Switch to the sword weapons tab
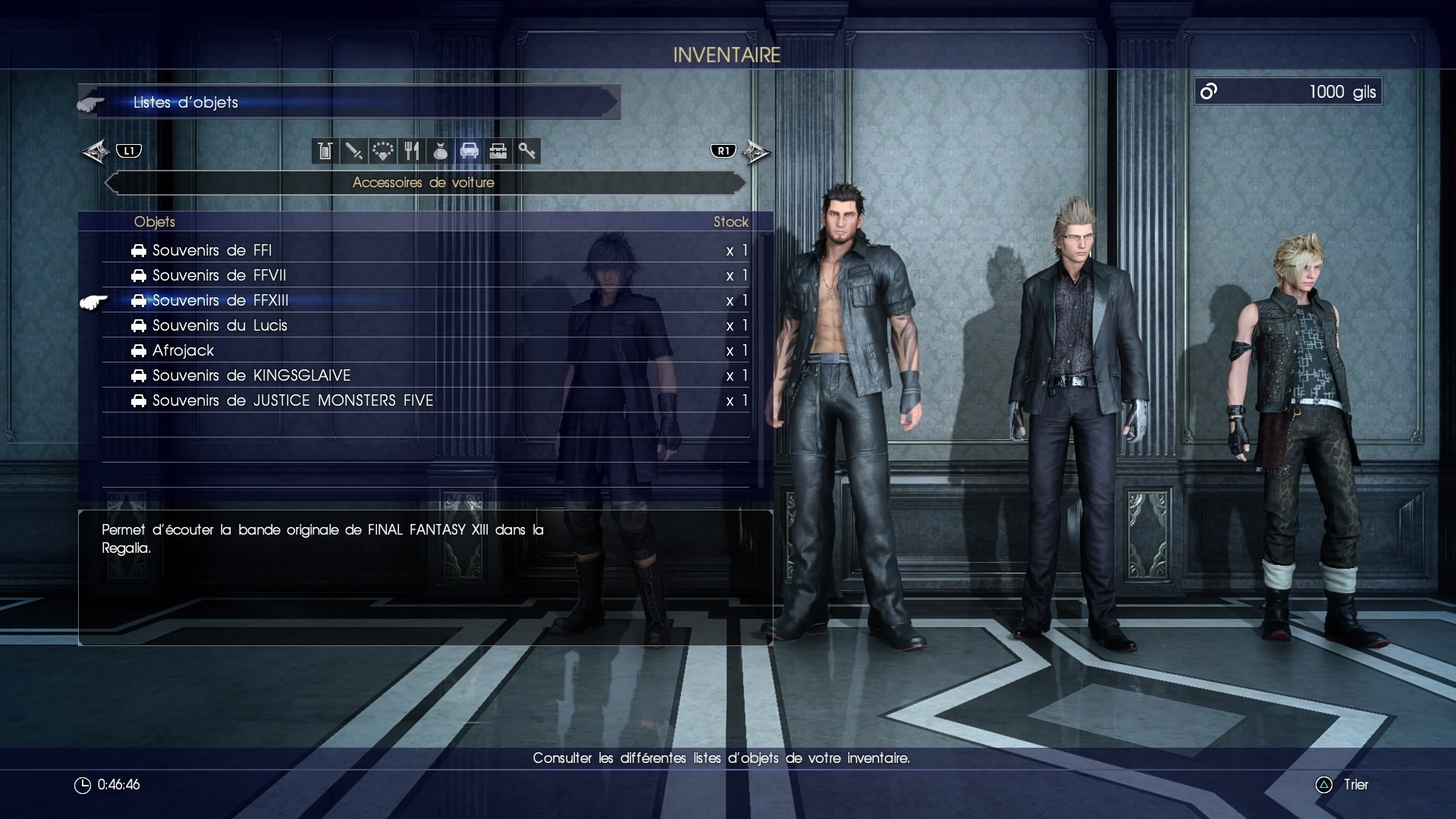This screenshot has height=819, width=1456. tap(353, 151)
